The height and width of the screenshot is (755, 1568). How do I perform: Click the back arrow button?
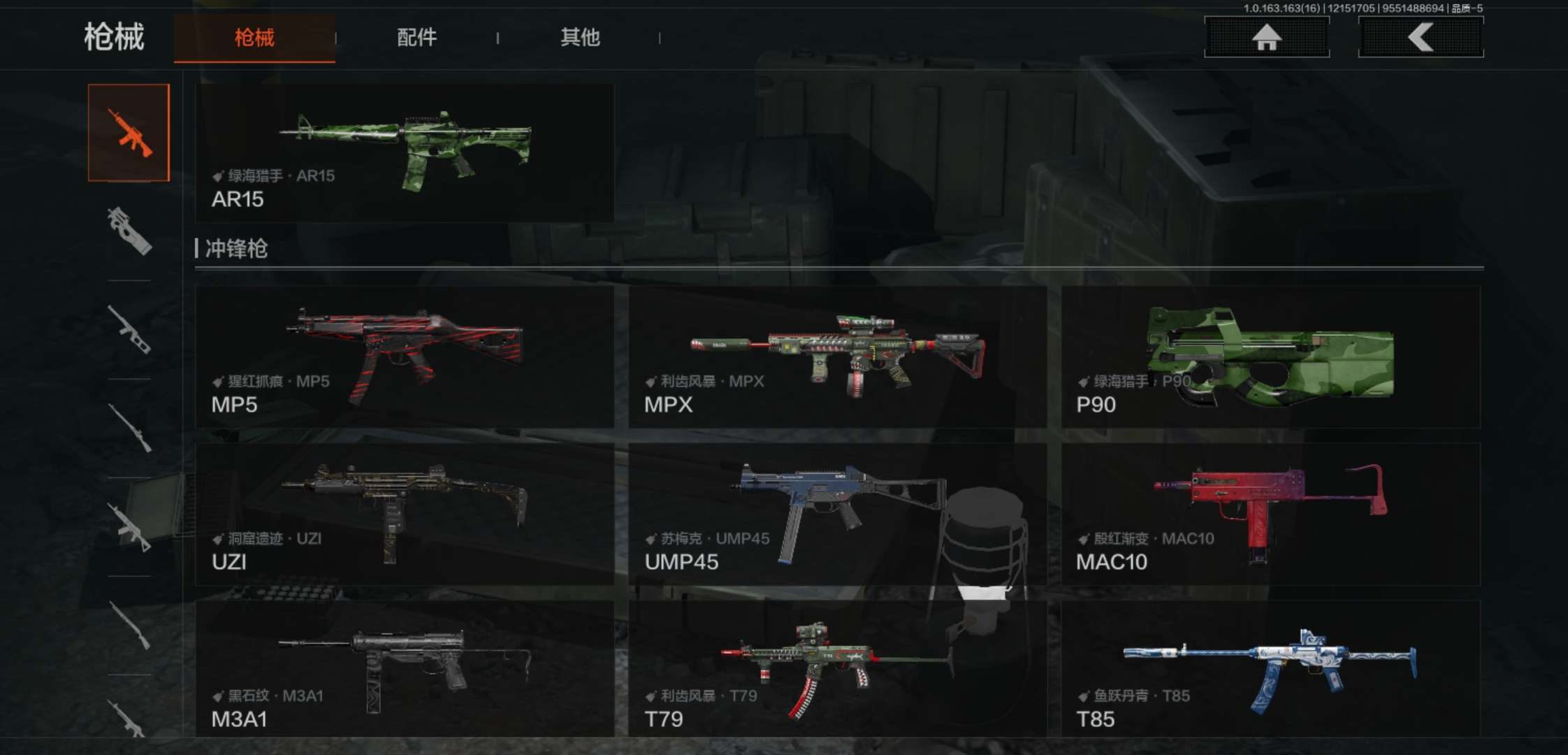tap(1421, 37)
